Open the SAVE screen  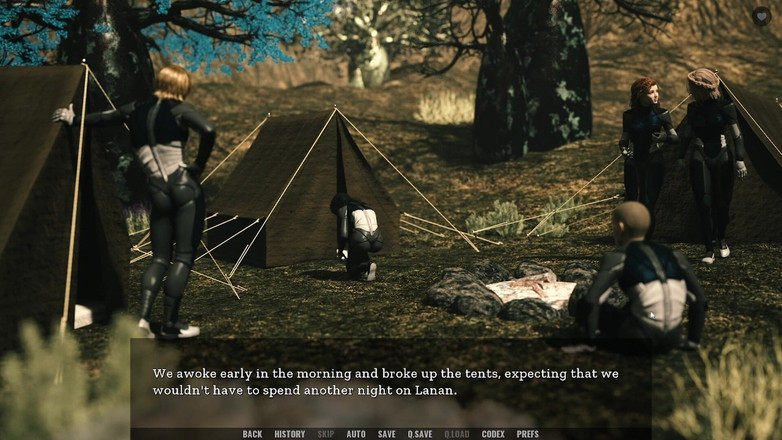click(x=386, y=434)
